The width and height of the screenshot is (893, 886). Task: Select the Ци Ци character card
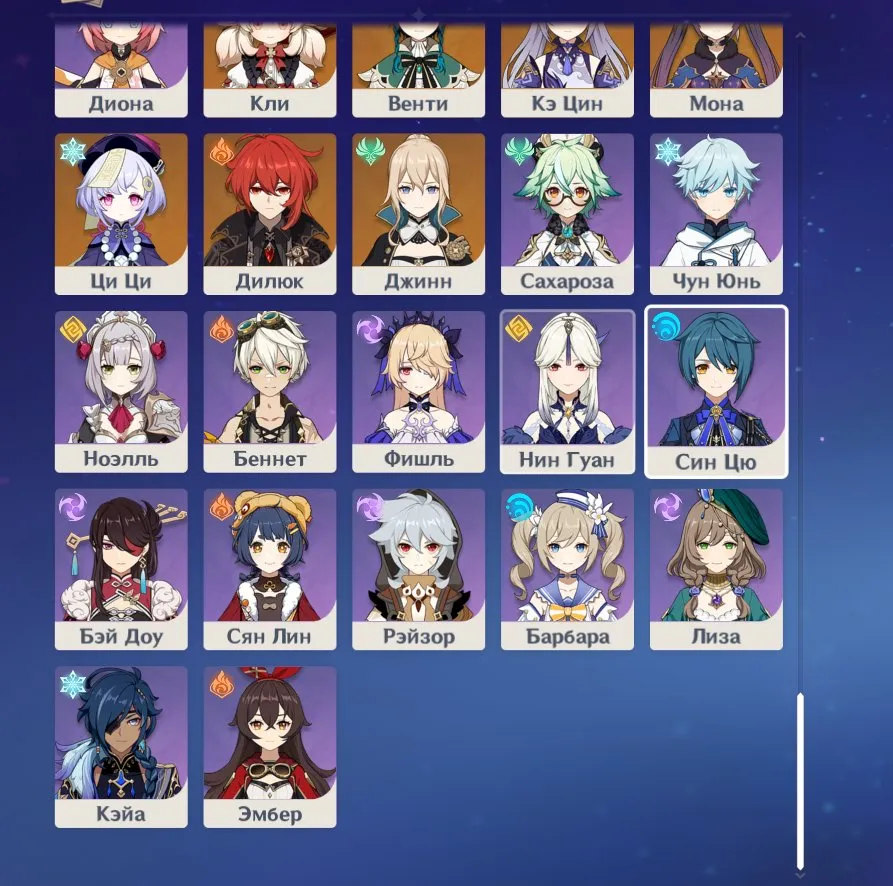coord(121,214)
